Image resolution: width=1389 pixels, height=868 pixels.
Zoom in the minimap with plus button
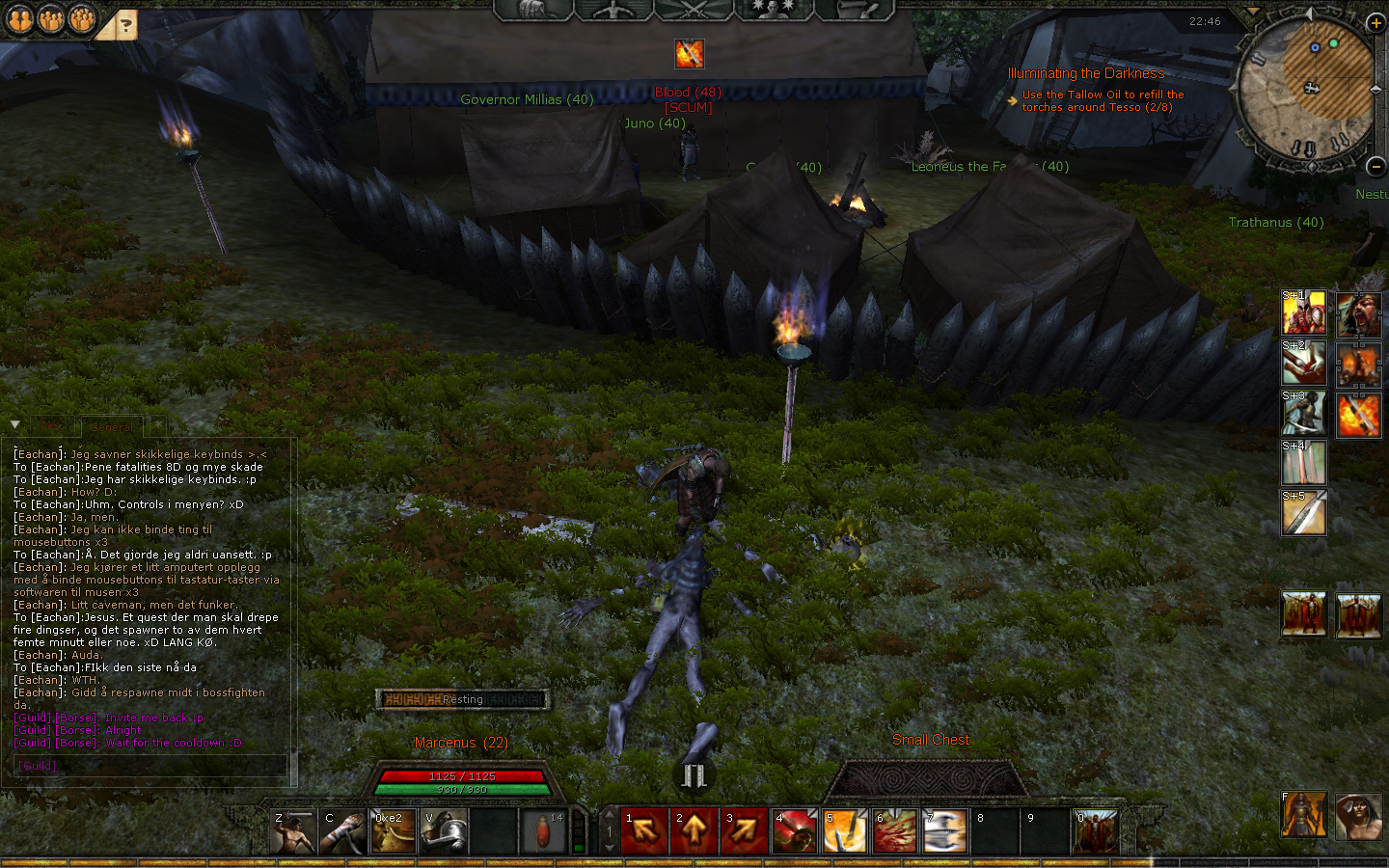pyautogui.click(x=1375, y=23)
